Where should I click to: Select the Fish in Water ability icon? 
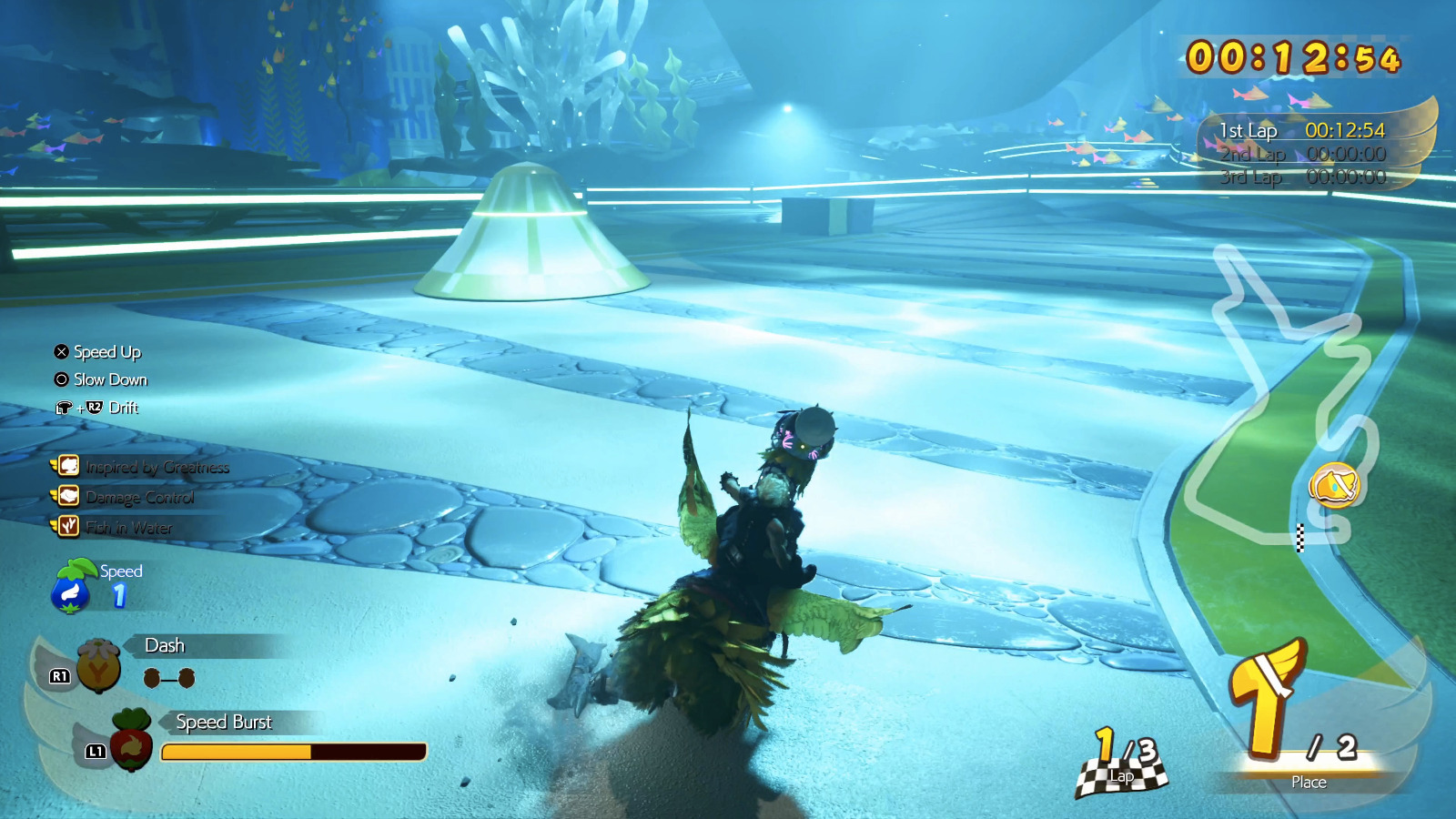[68, 526]
